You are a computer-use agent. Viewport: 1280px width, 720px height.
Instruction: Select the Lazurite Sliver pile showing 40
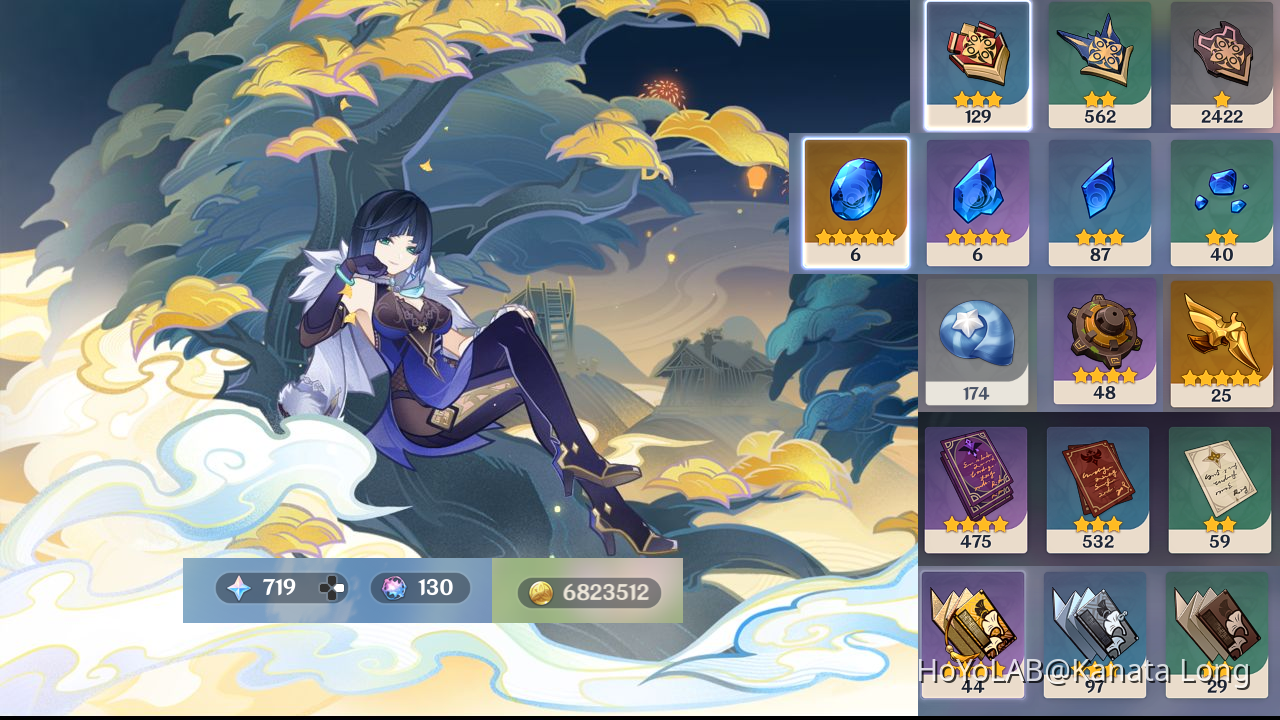[1221, 200]
